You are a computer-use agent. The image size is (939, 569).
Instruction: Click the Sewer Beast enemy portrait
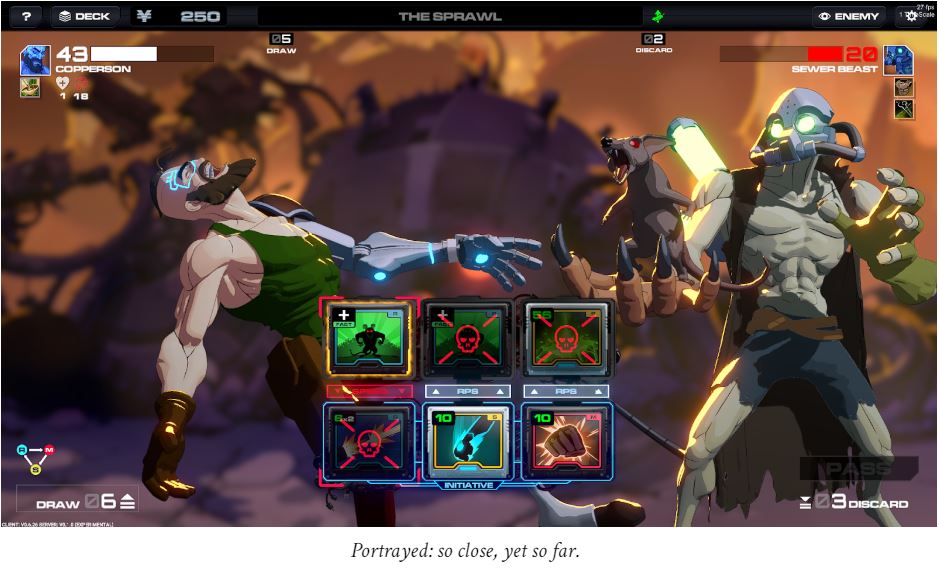897,60
